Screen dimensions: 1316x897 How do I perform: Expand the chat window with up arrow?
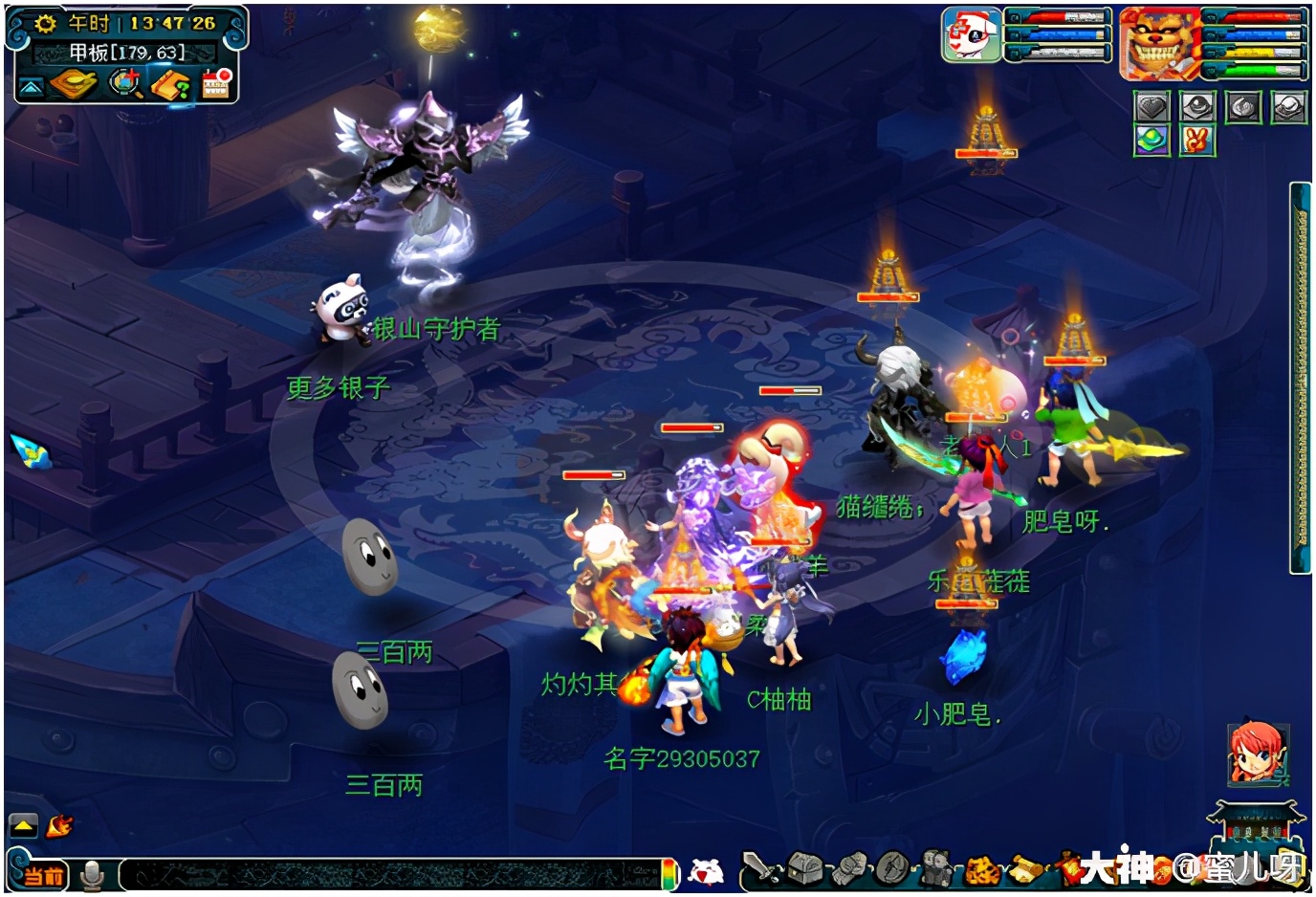[23, 825]
